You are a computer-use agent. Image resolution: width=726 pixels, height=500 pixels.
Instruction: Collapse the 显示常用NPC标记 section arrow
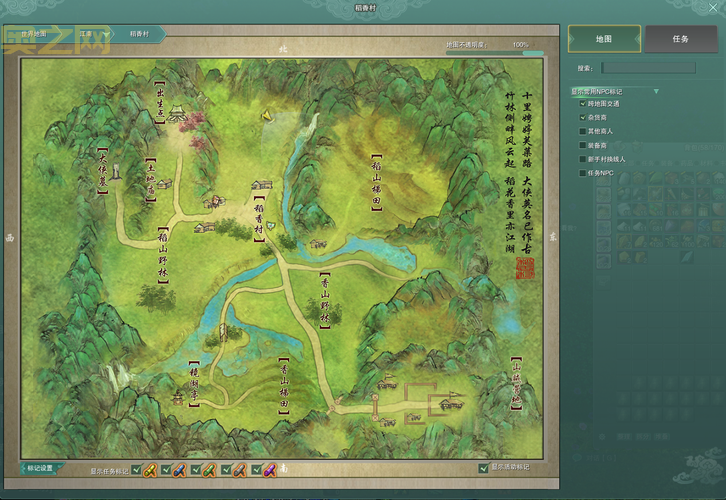click(x=656, y=91)
